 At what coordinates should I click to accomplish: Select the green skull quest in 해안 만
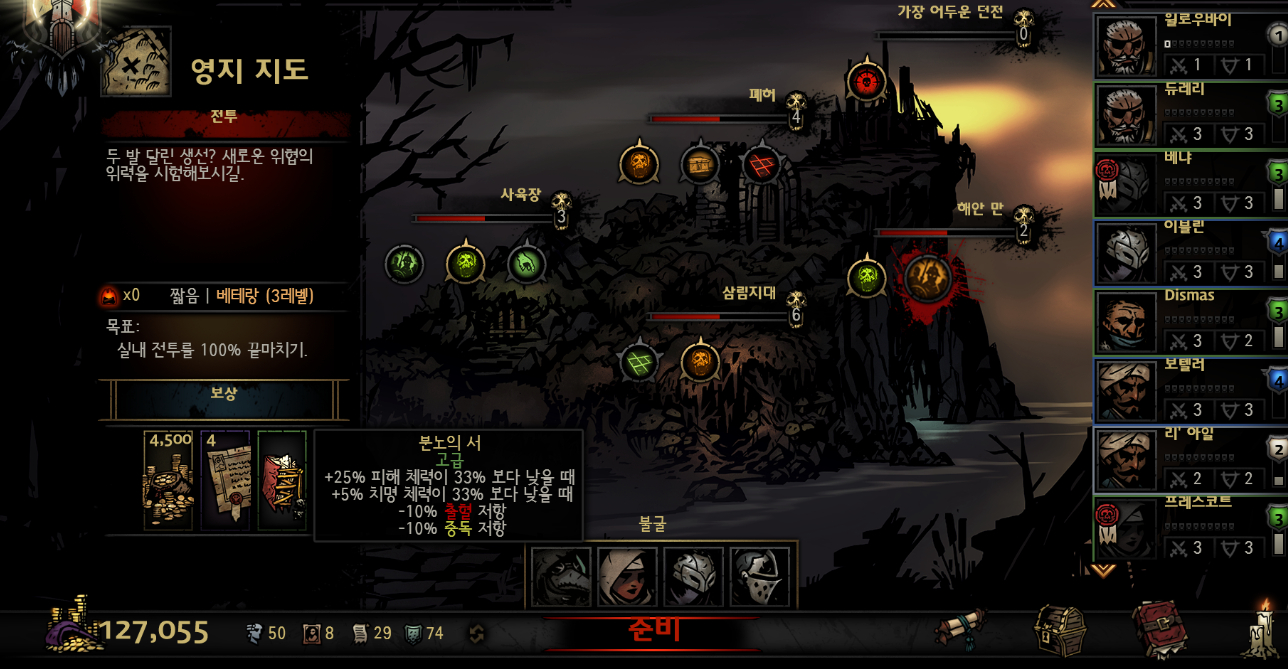867,277
